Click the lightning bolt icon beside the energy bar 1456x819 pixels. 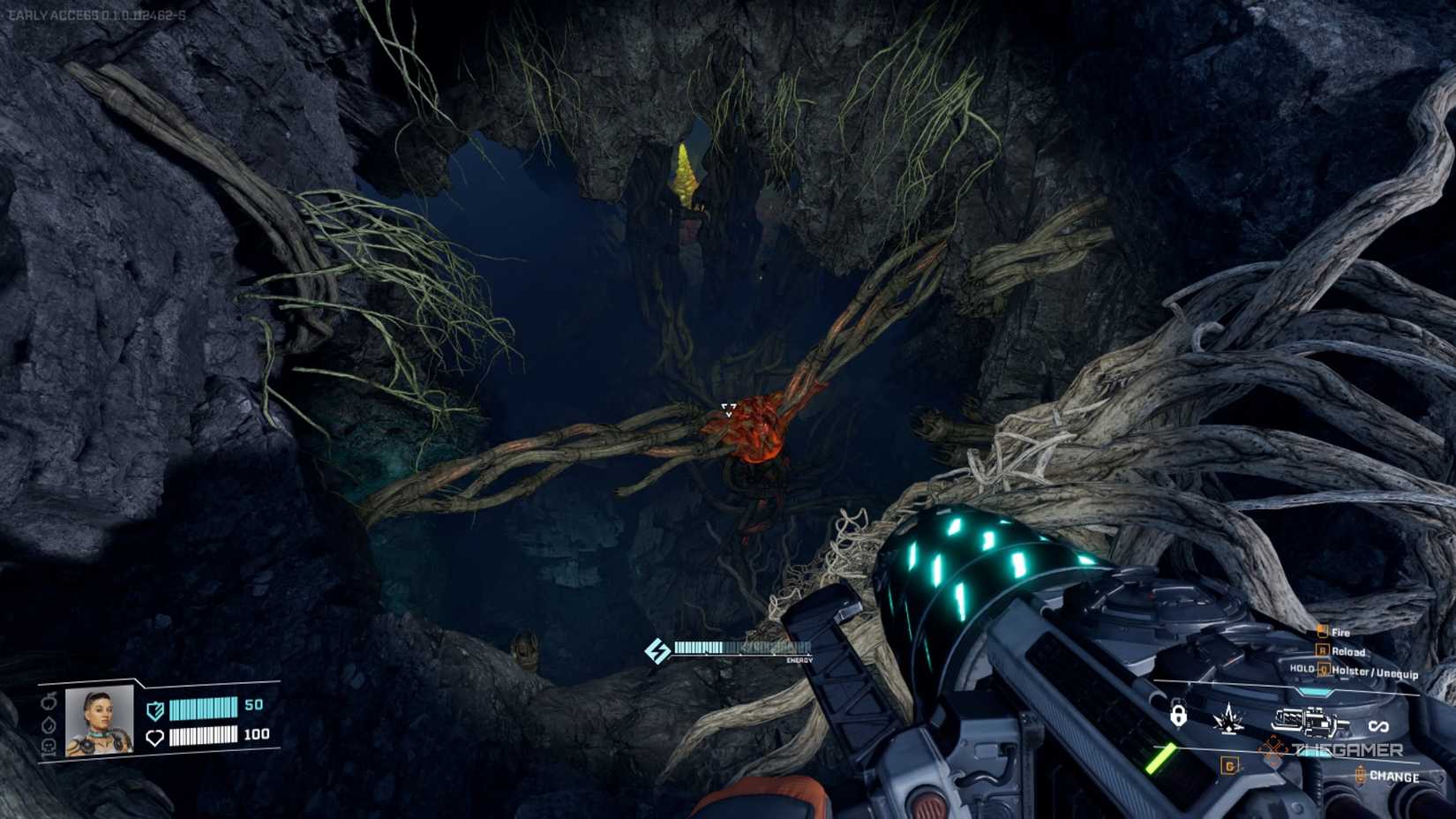point(657,650)
